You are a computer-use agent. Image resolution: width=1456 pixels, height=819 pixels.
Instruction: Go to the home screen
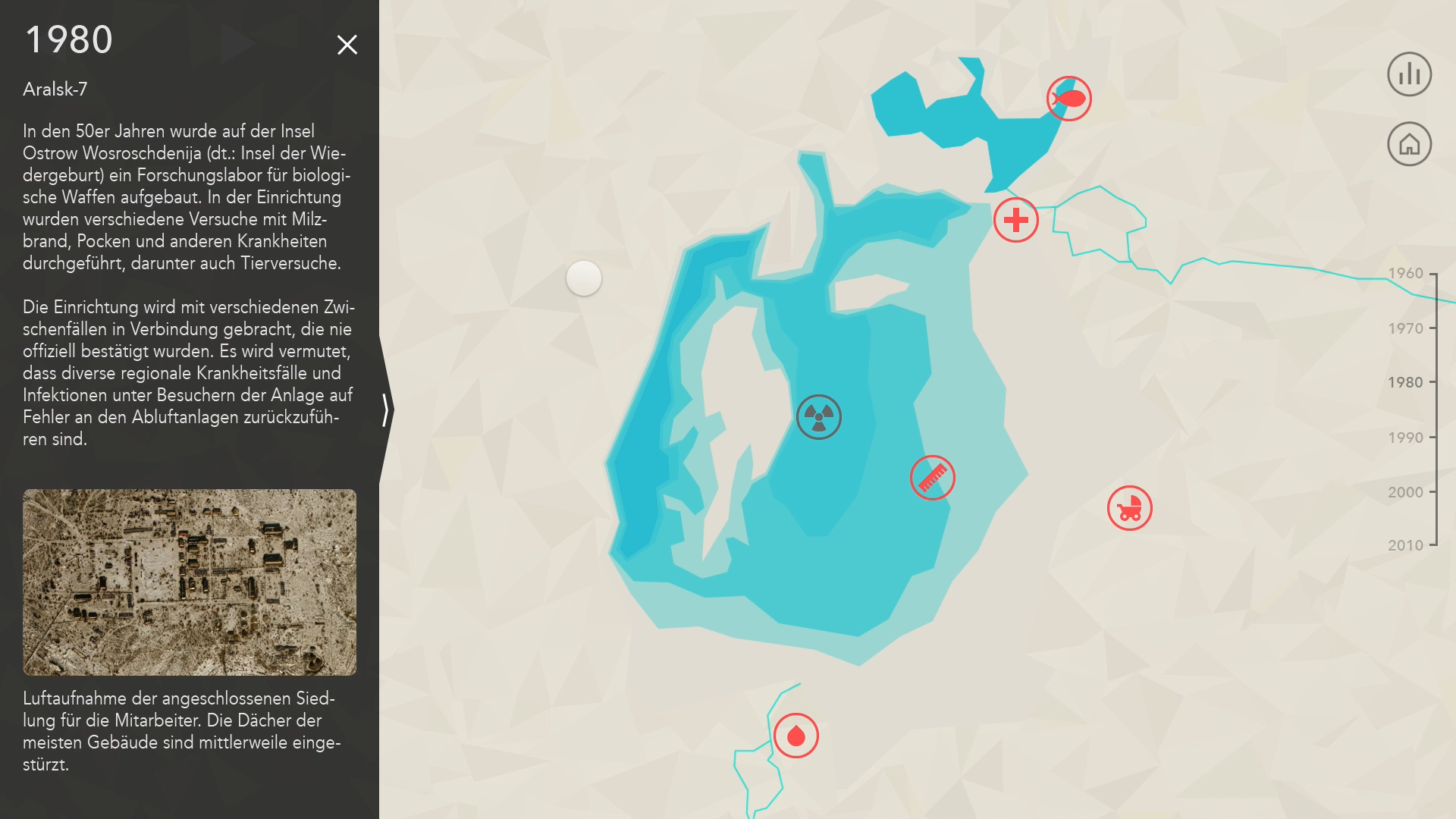click(1409, 144)
